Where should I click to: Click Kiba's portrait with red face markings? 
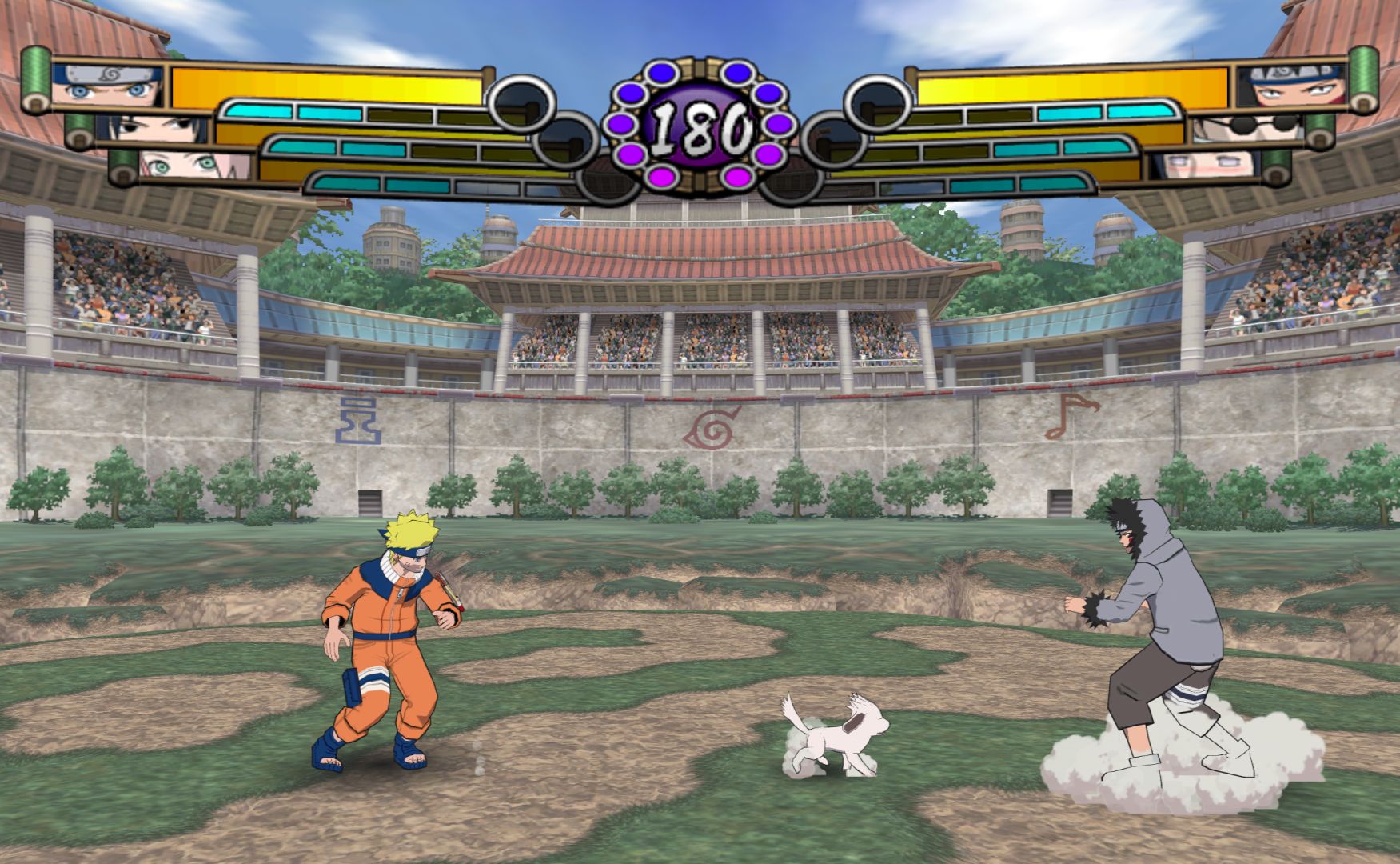click(1292, 86)
